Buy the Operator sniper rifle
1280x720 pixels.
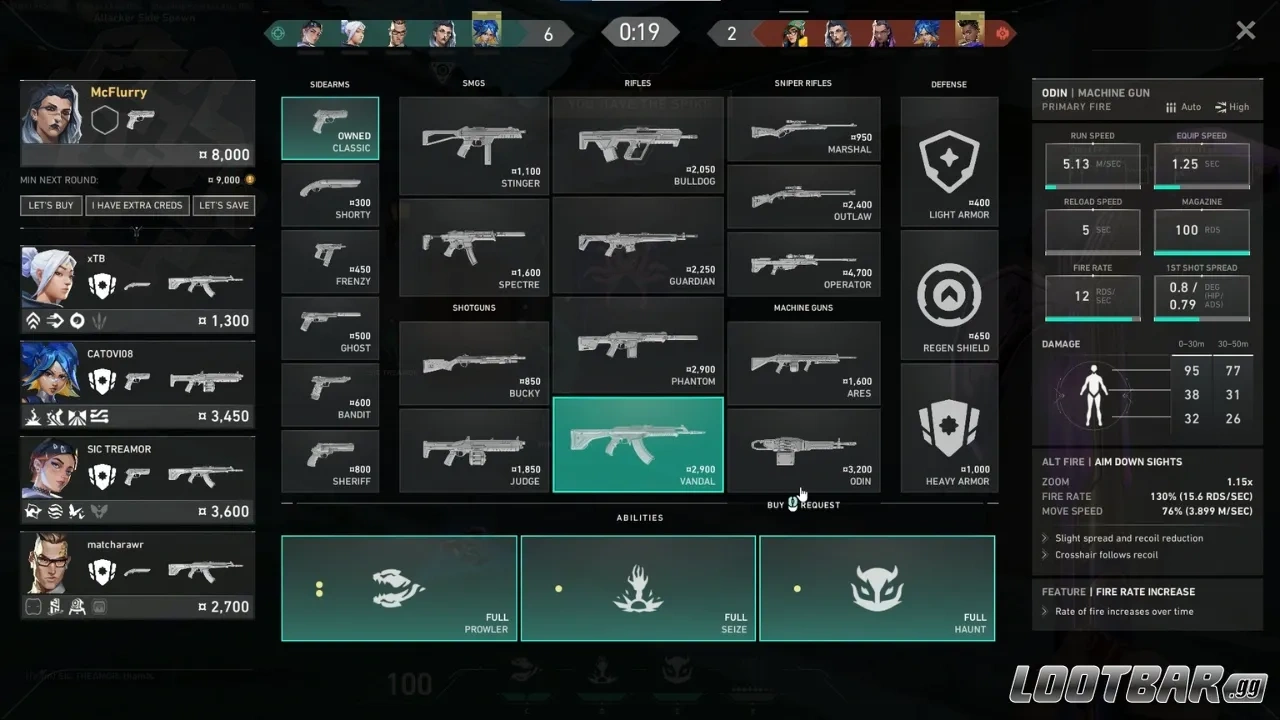tap(804, 264)
